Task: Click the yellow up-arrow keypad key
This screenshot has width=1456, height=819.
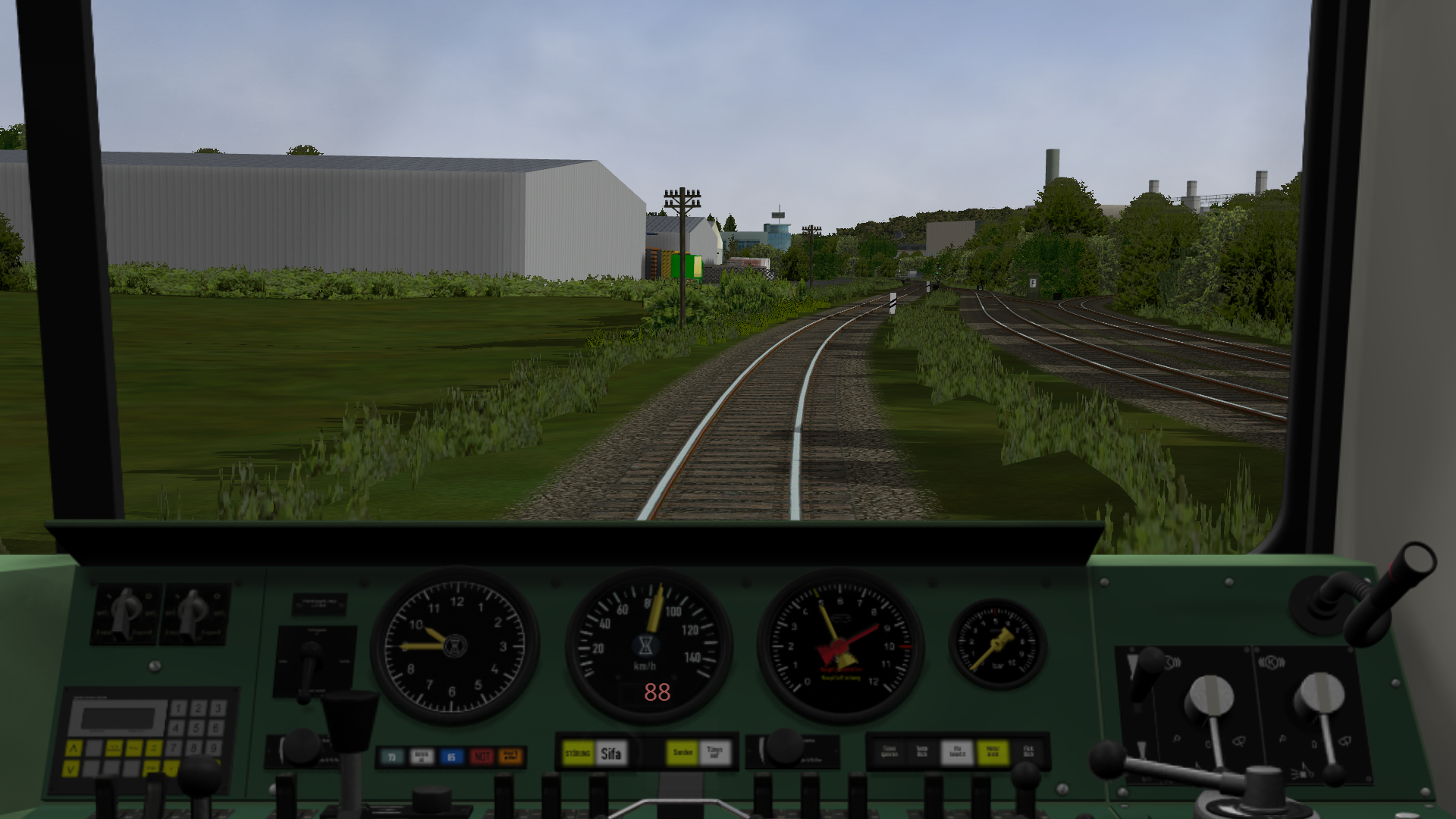Action: click(x=74, y=748)
